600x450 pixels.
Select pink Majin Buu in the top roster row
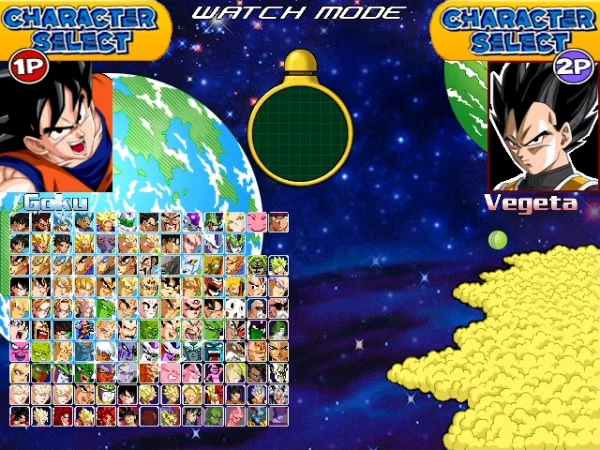click(x=257, y=221)
